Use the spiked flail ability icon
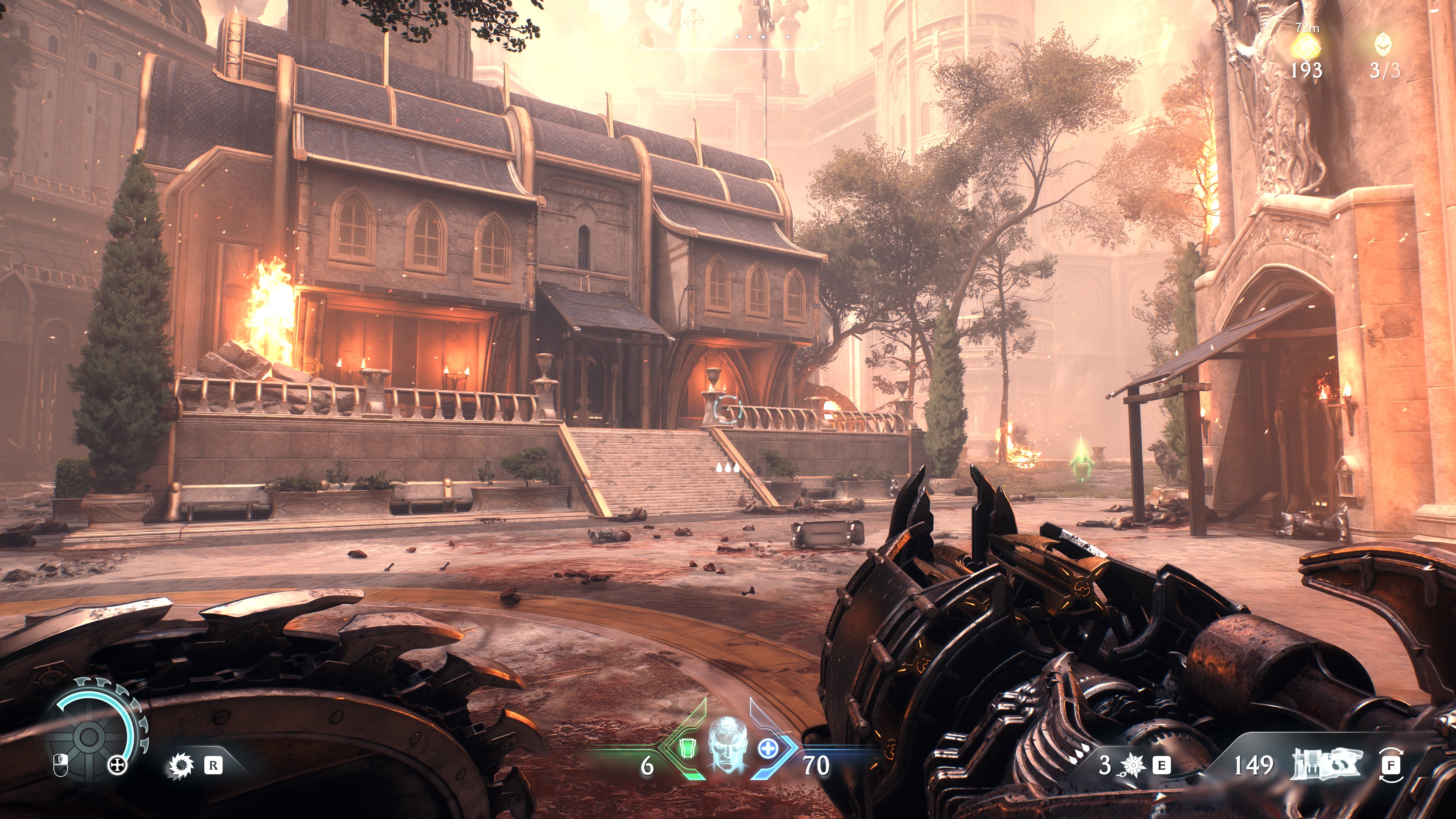This screenshot has width=1456, height=819. pyautogui.click(x=1133, y=765)
